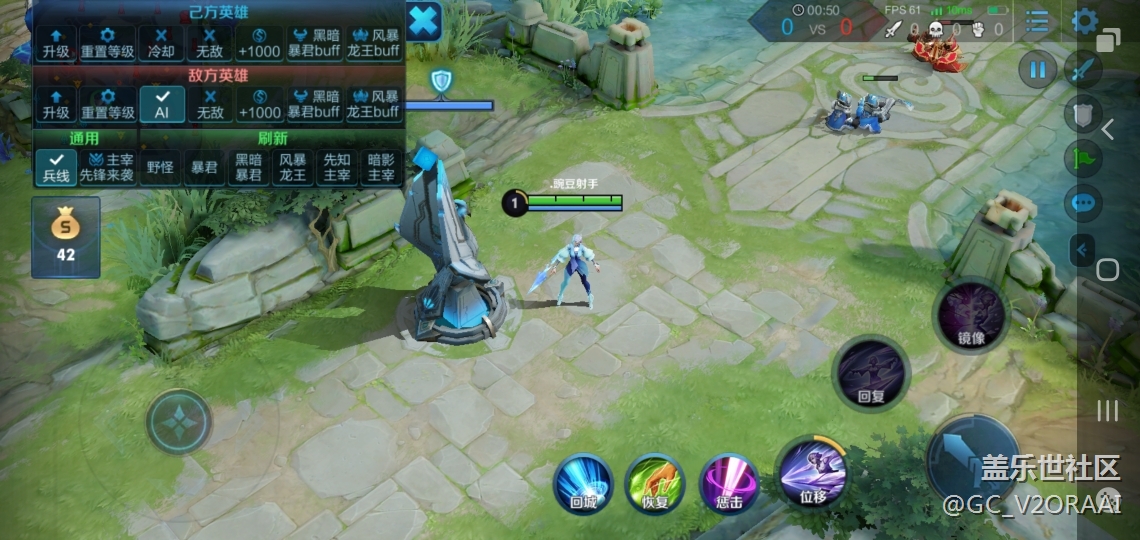Image resolution: width=1140 pixels, height=540 pixels.
Task: Use the 位移 dash skill
Action: 813,472
